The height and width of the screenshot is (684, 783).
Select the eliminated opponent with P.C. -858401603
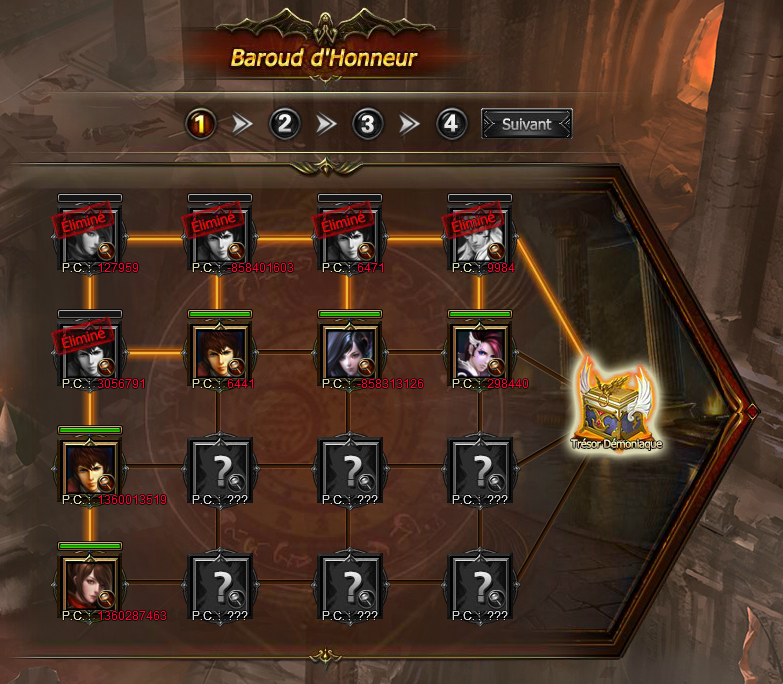(x=218, y=236)
